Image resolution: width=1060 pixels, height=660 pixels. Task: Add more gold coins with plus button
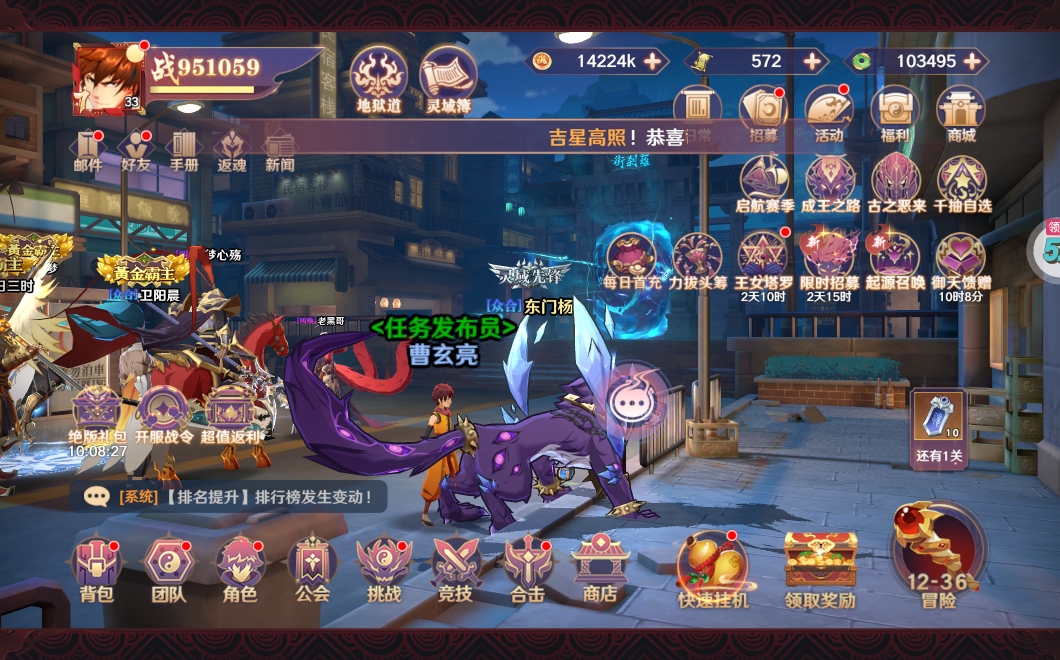tap(653, 61)
